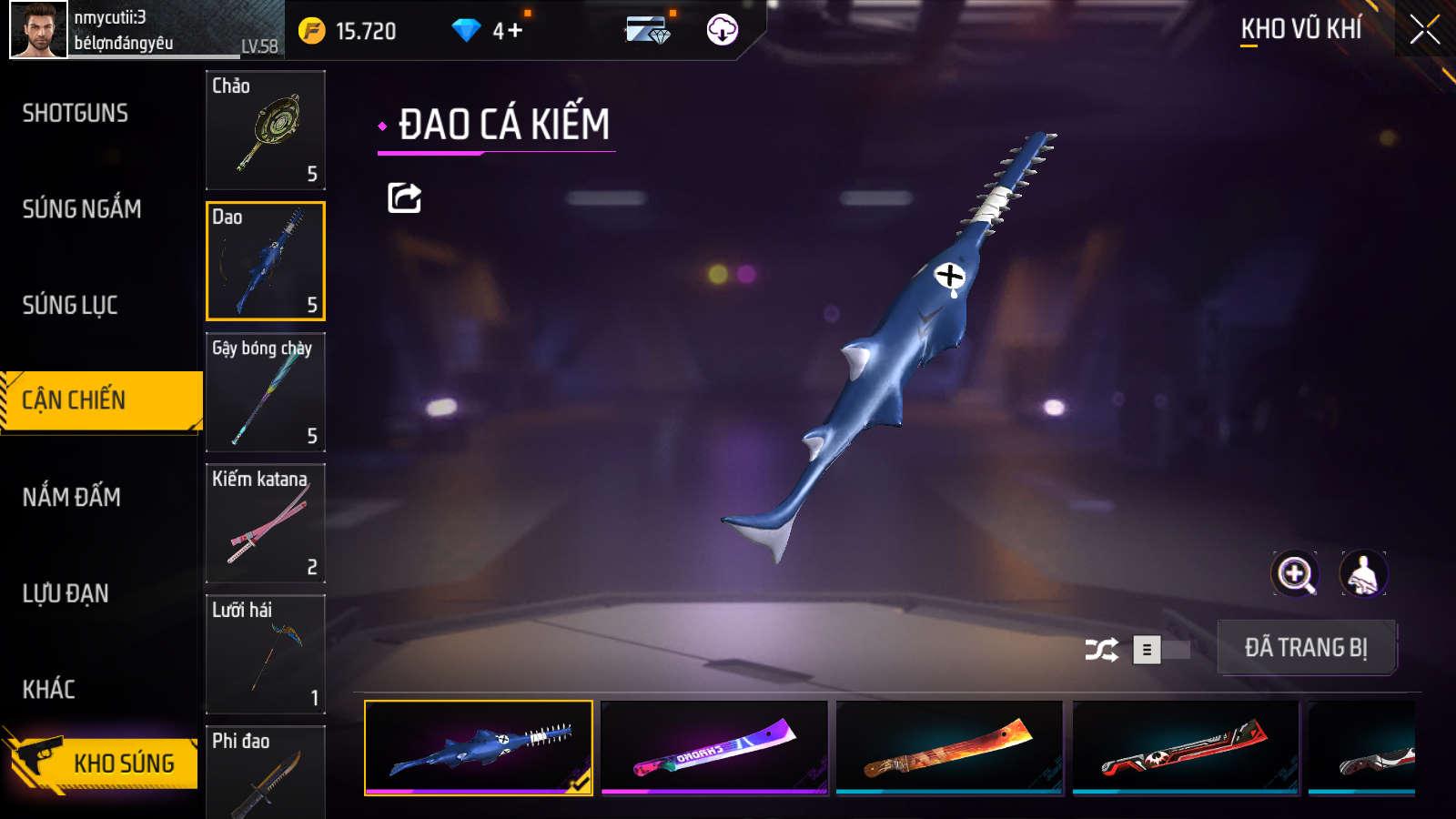This screenshot has height=819, width=1456.
Task: Choose the NẮM ĐẤM category
Action: tap(72, 497)
